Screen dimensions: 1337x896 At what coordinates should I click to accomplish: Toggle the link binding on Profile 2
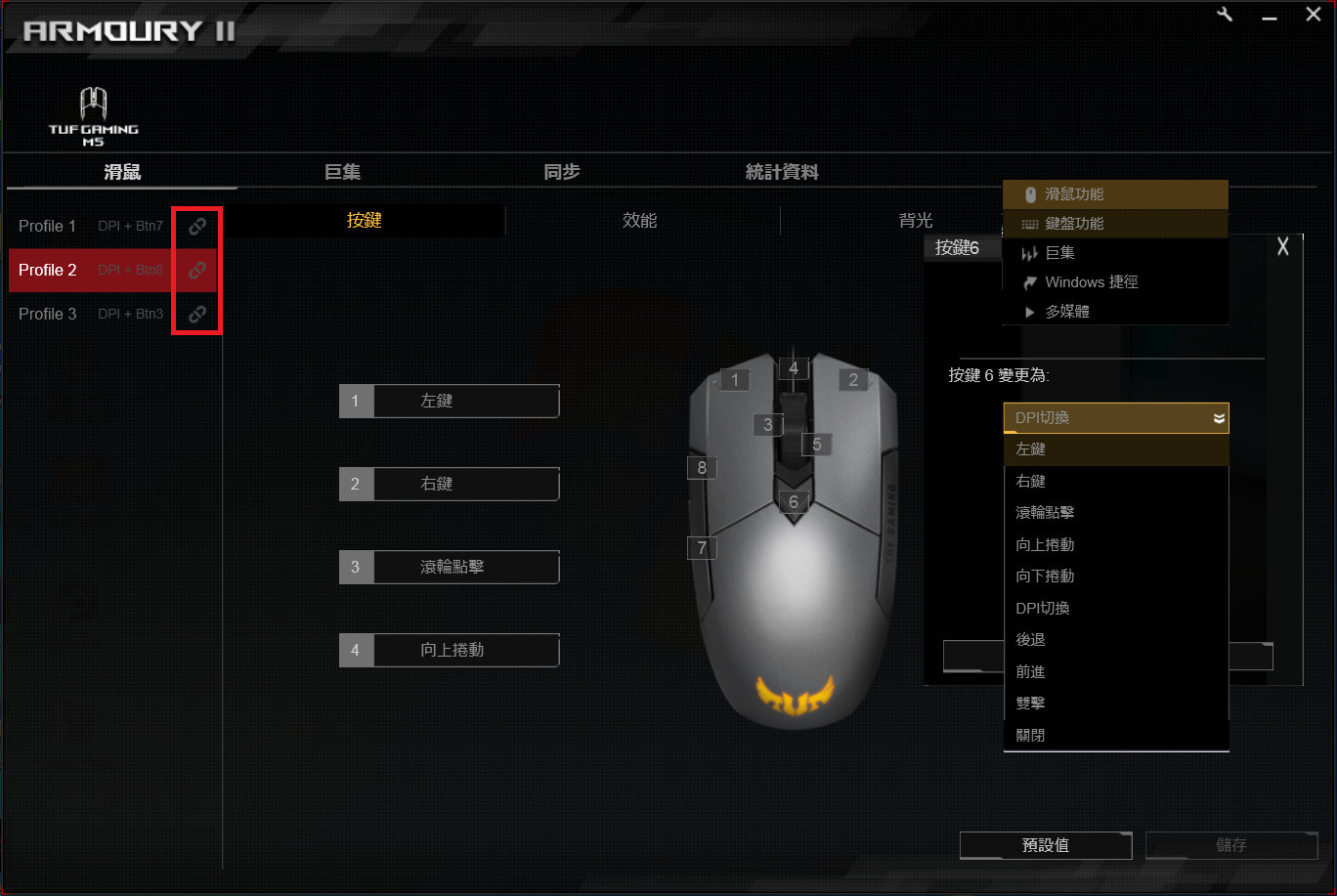pos(196,270)
